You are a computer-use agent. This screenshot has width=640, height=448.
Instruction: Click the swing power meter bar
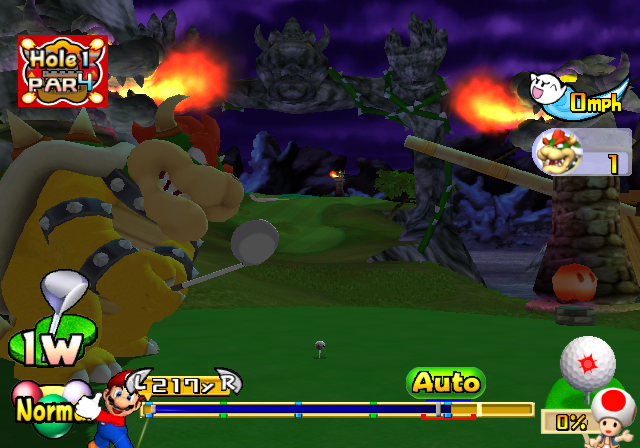tap(340, 409)
